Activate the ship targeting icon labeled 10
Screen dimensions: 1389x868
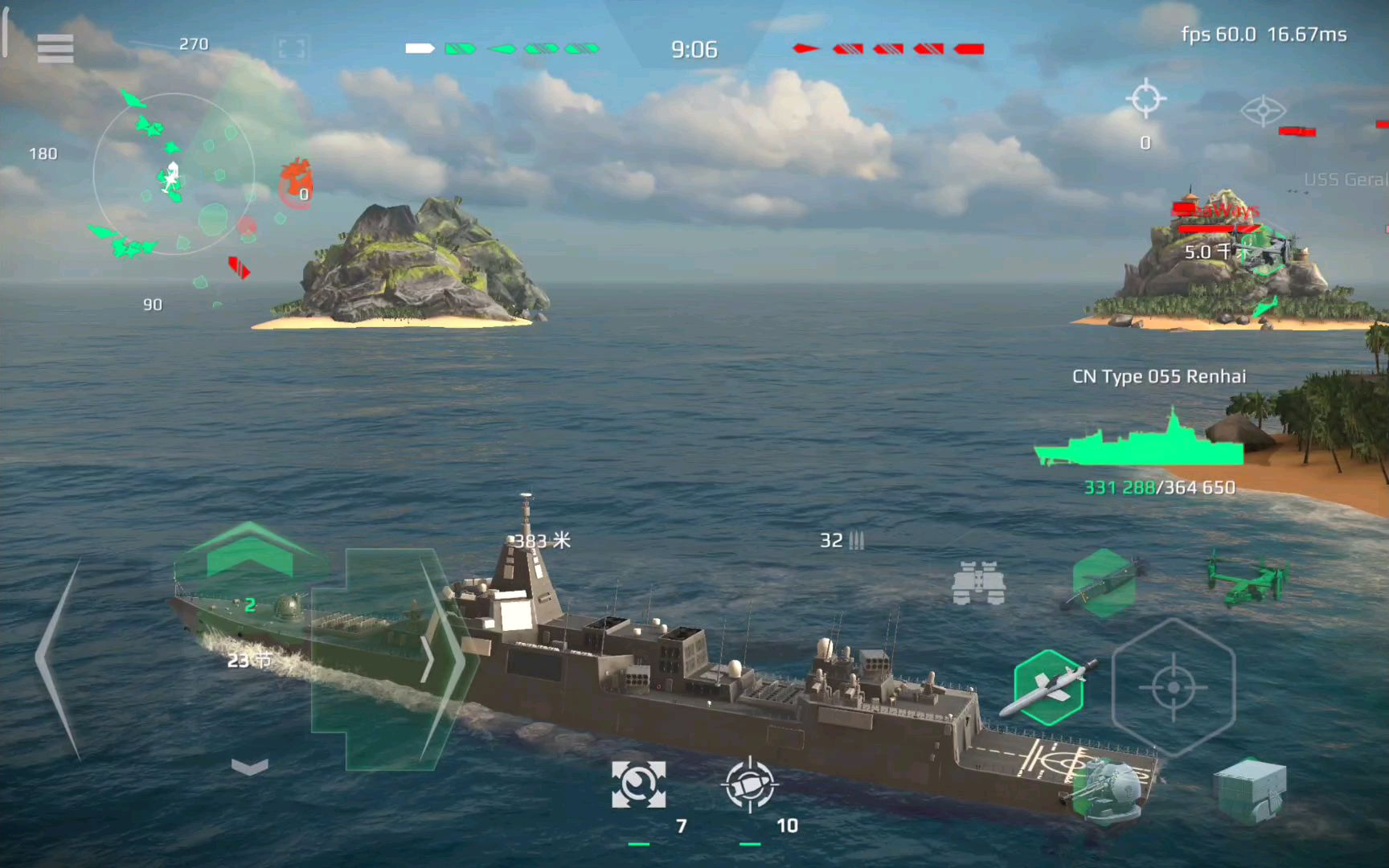[749, 784]
